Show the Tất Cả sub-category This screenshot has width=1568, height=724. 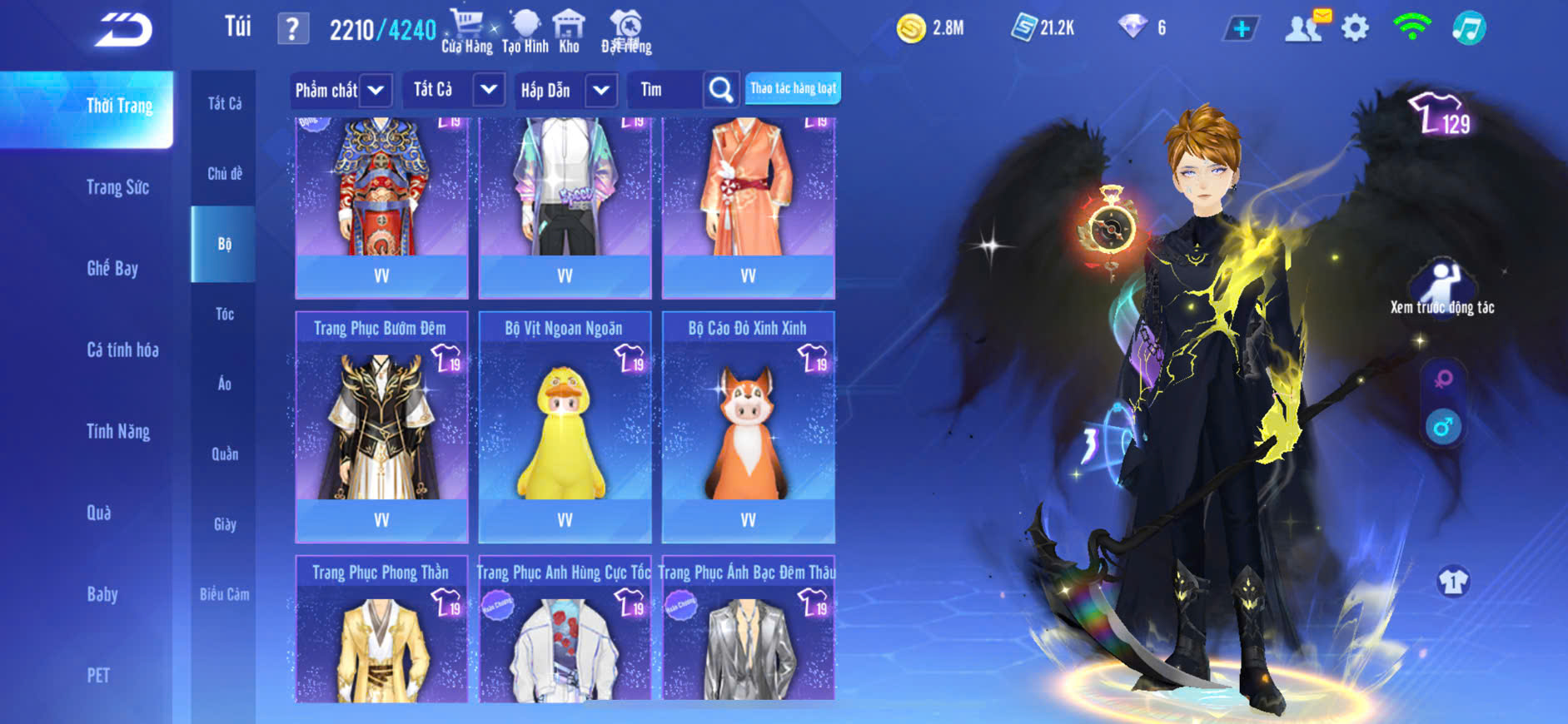click(x=224, y=103)
